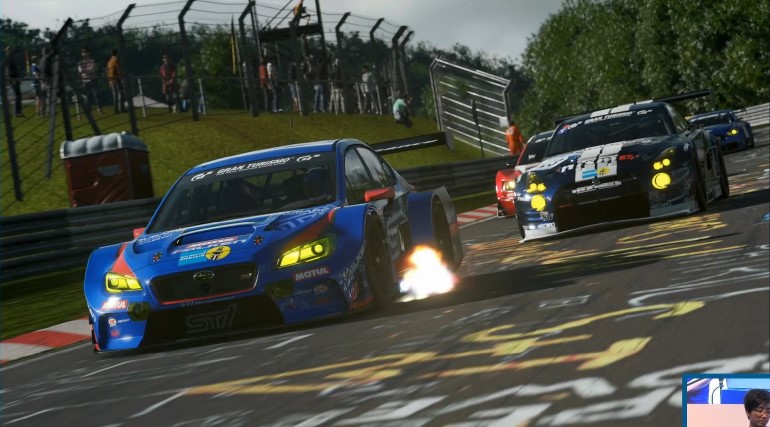Select the presenter picture-in-picture inset

coord(726,401)
